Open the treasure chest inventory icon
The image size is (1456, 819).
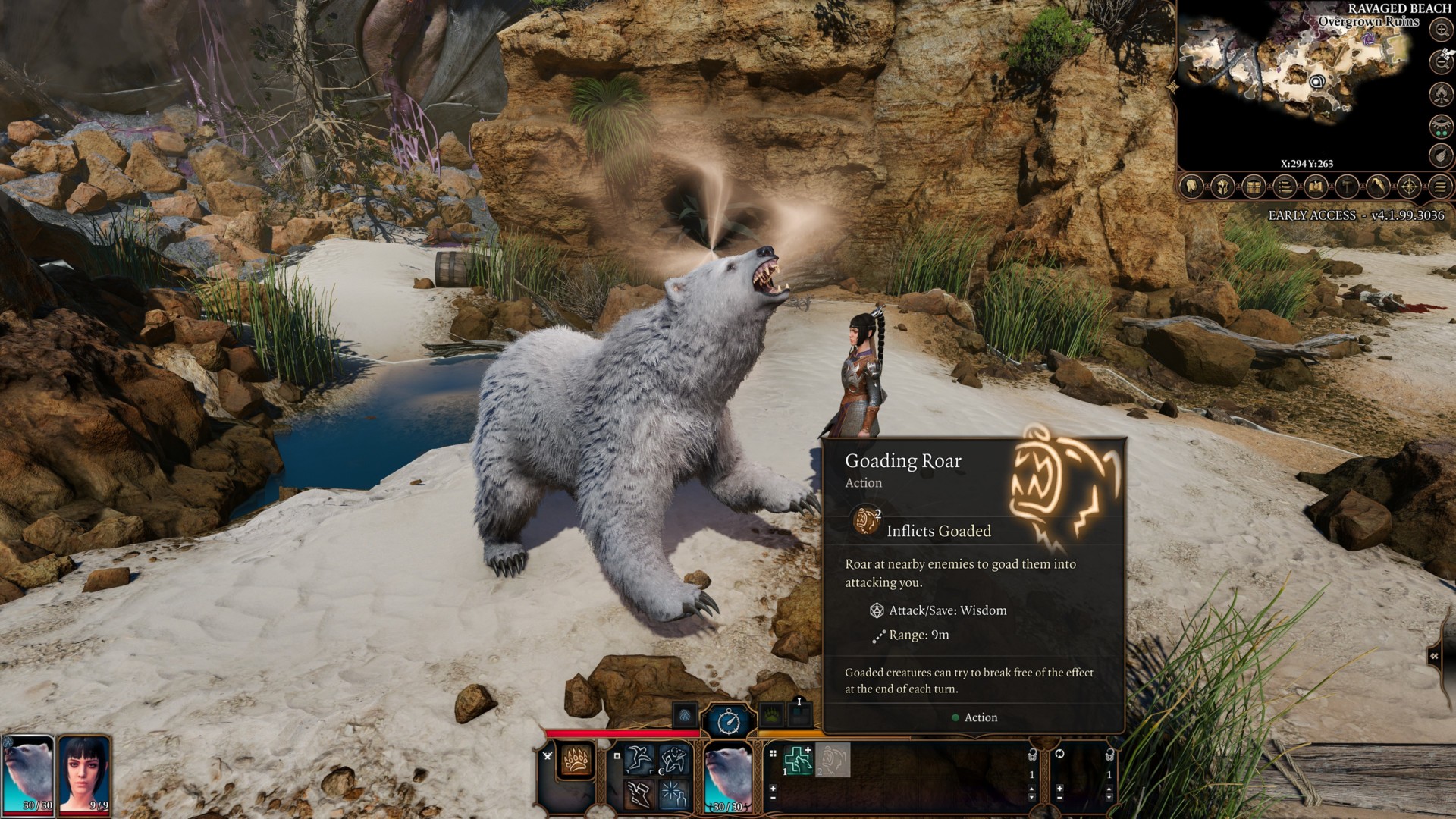click(x=1254, y=187)
